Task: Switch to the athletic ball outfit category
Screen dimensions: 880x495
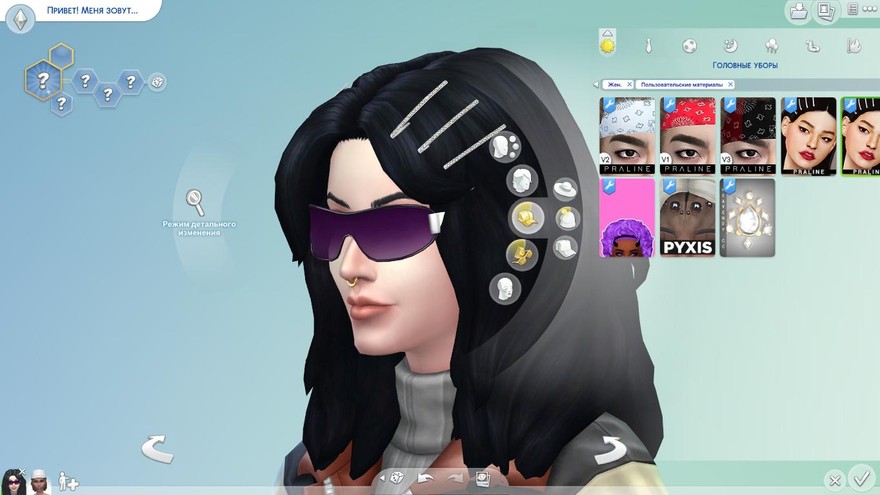Action: [689, 46]
